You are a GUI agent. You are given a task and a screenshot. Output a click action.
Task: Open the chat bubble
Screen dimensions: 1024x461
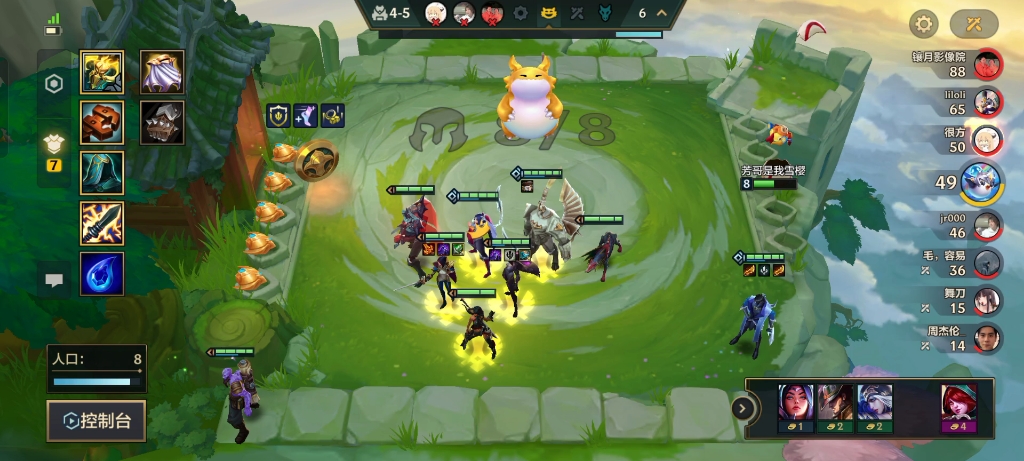point(54,281)
